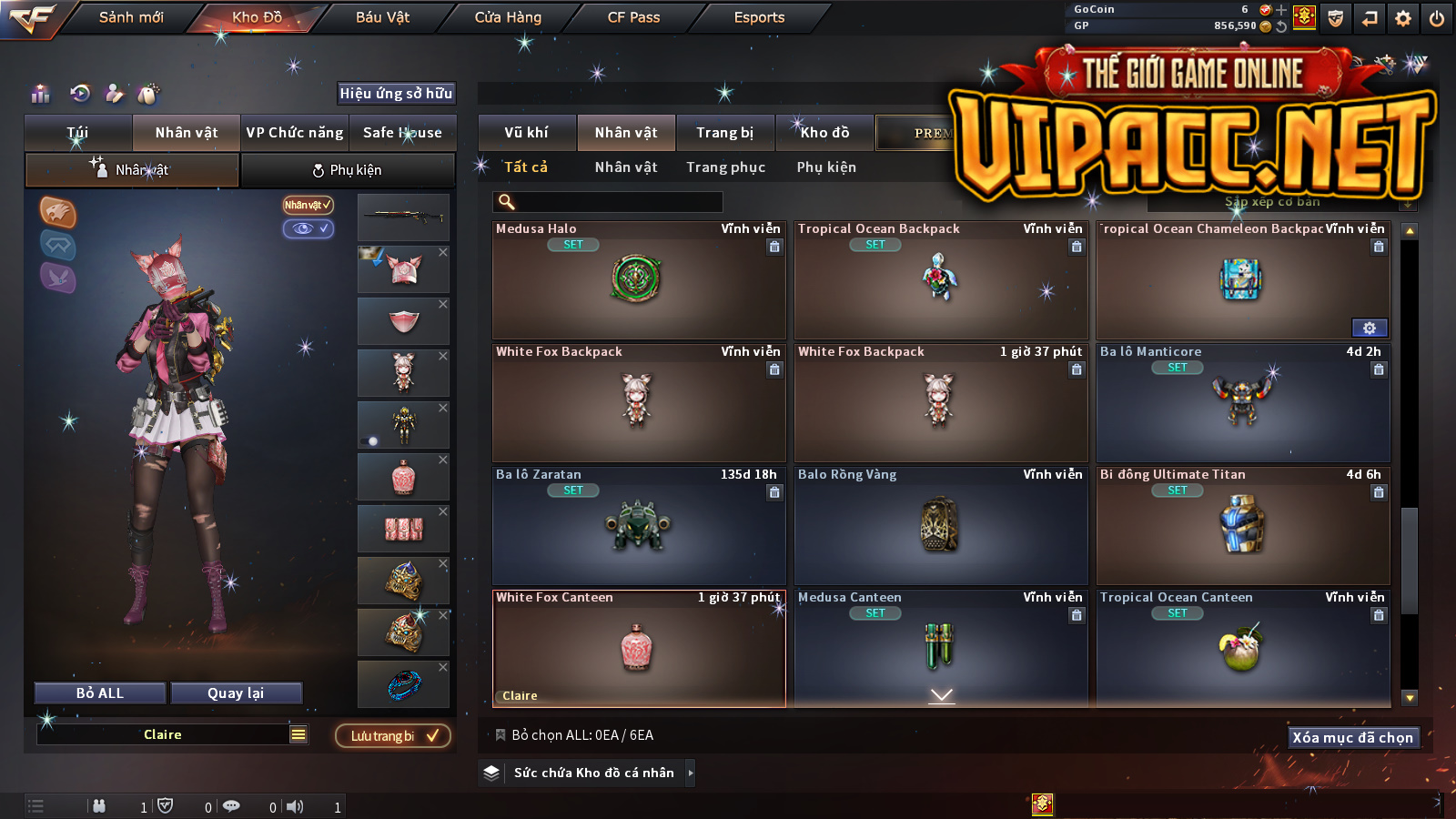Open the Esports tab
This screenshot has width=1456, height=819.
759,17
